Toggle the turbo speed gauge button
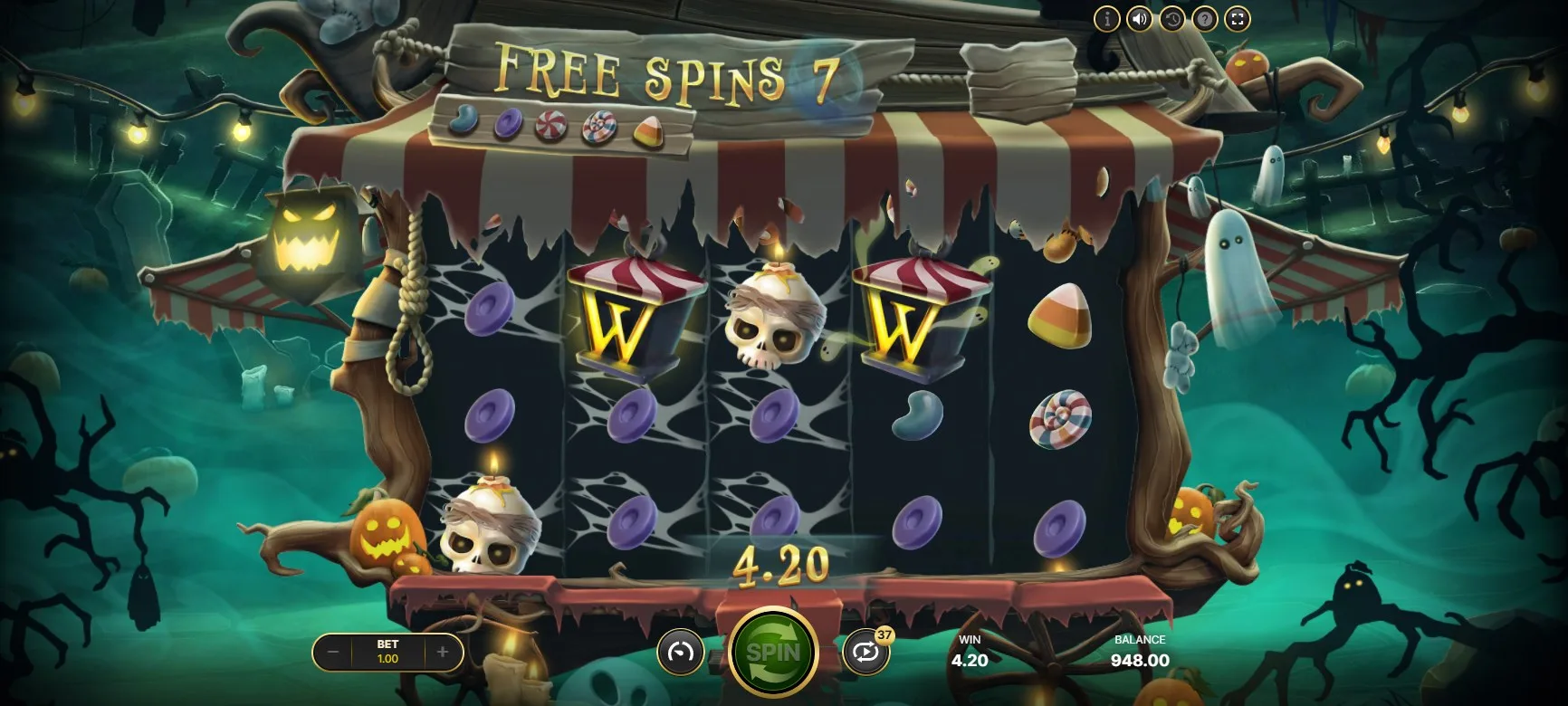1568x706 pixels. tap(680, 652)
